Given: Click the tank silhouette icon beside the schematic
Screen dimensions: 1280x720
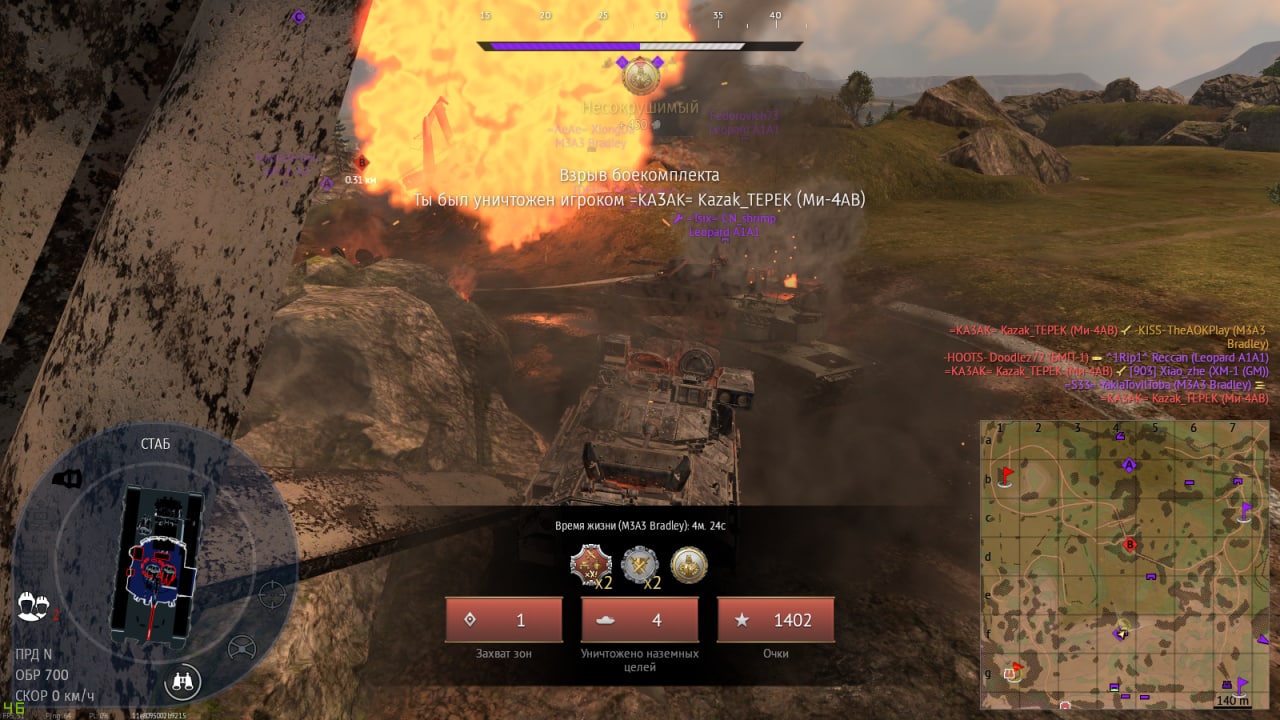Looking at the screenshot, I should point(67,479).
